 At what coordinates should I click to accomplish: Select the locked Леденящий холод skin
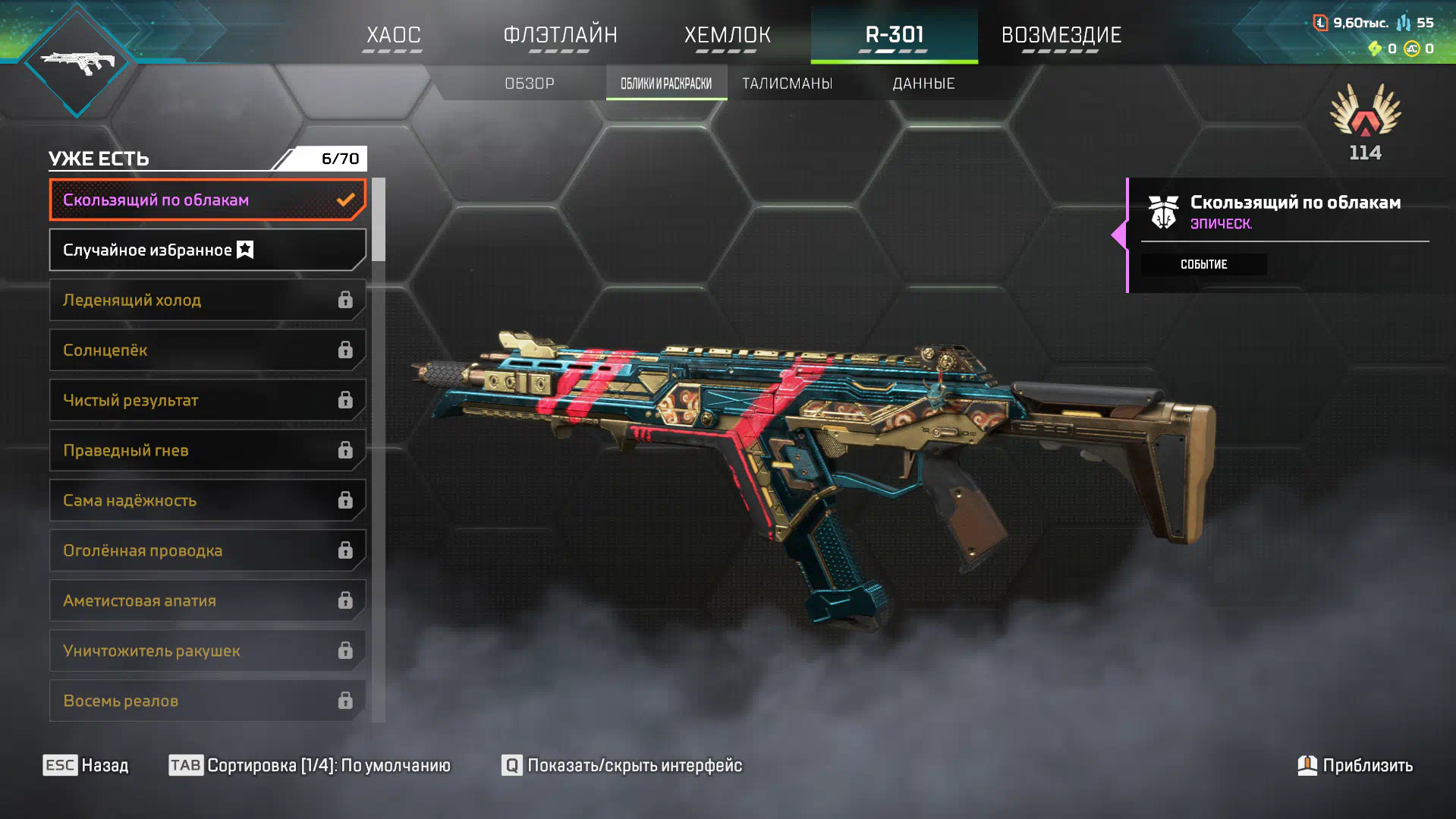pyautogui.click(x=207, y=300)
